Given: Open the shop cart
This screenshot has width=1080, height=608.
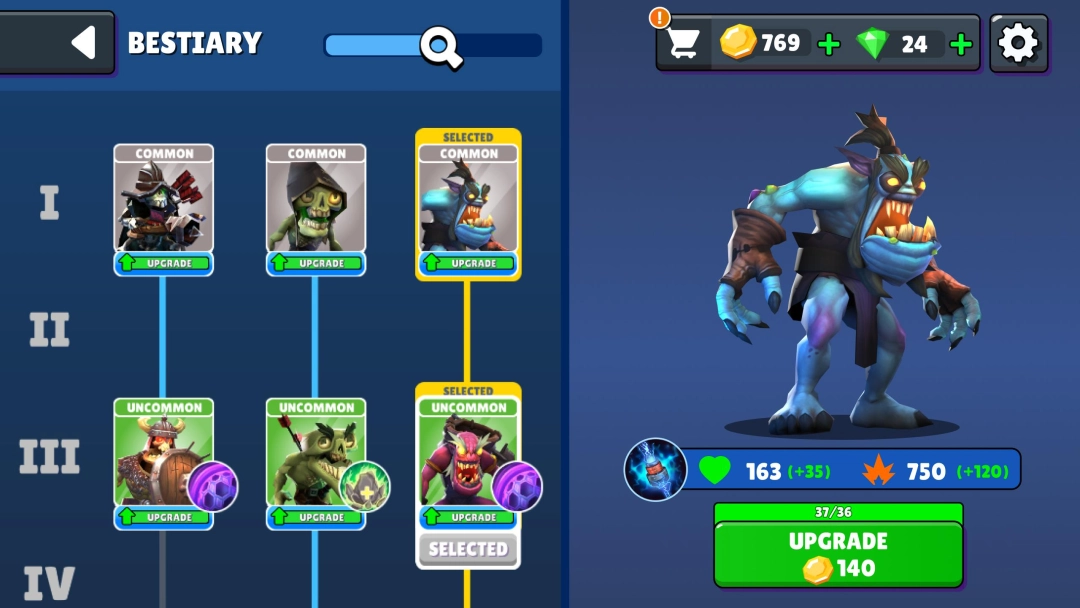Looking at the screenshot, I should coord(683,43).
